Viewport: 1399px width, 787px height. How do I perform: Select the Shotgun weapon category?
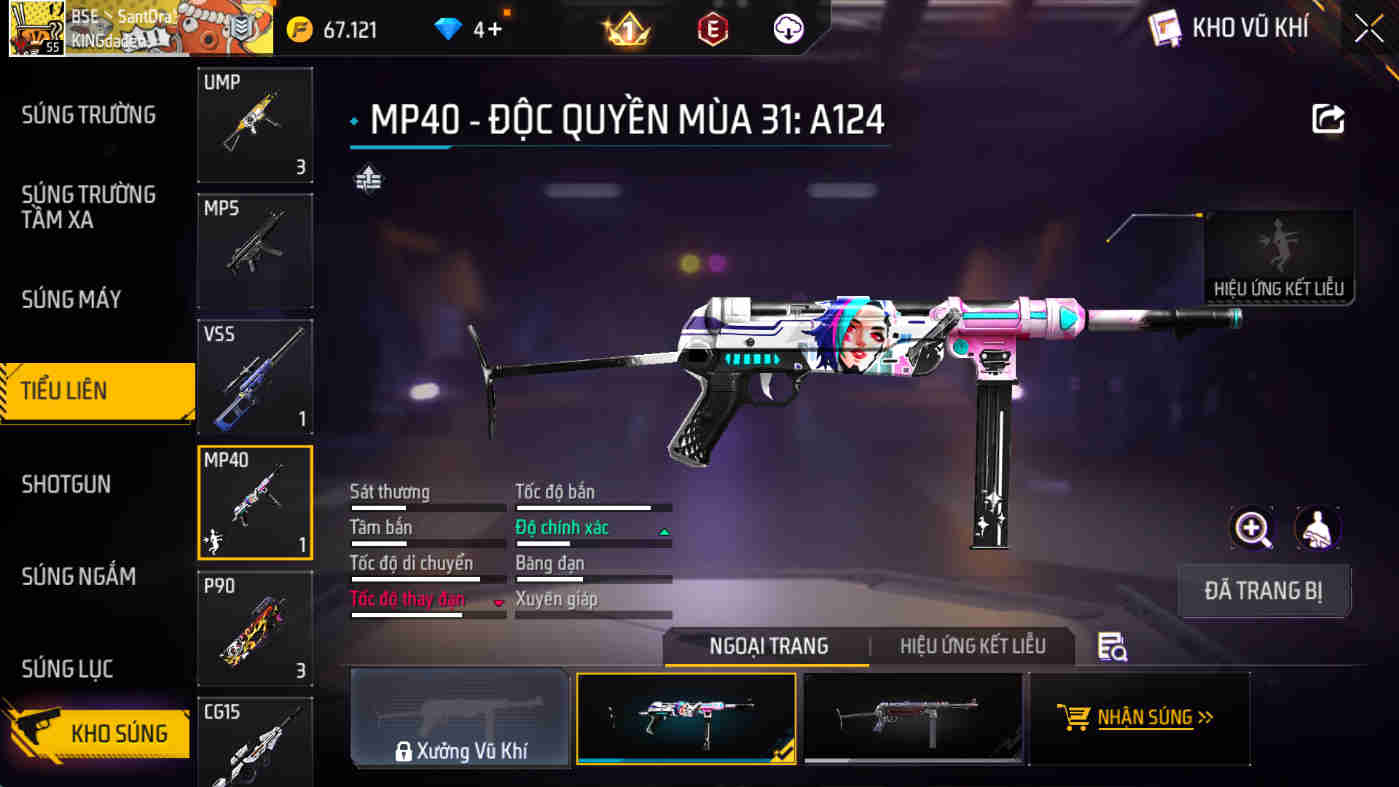coord(66,484)
